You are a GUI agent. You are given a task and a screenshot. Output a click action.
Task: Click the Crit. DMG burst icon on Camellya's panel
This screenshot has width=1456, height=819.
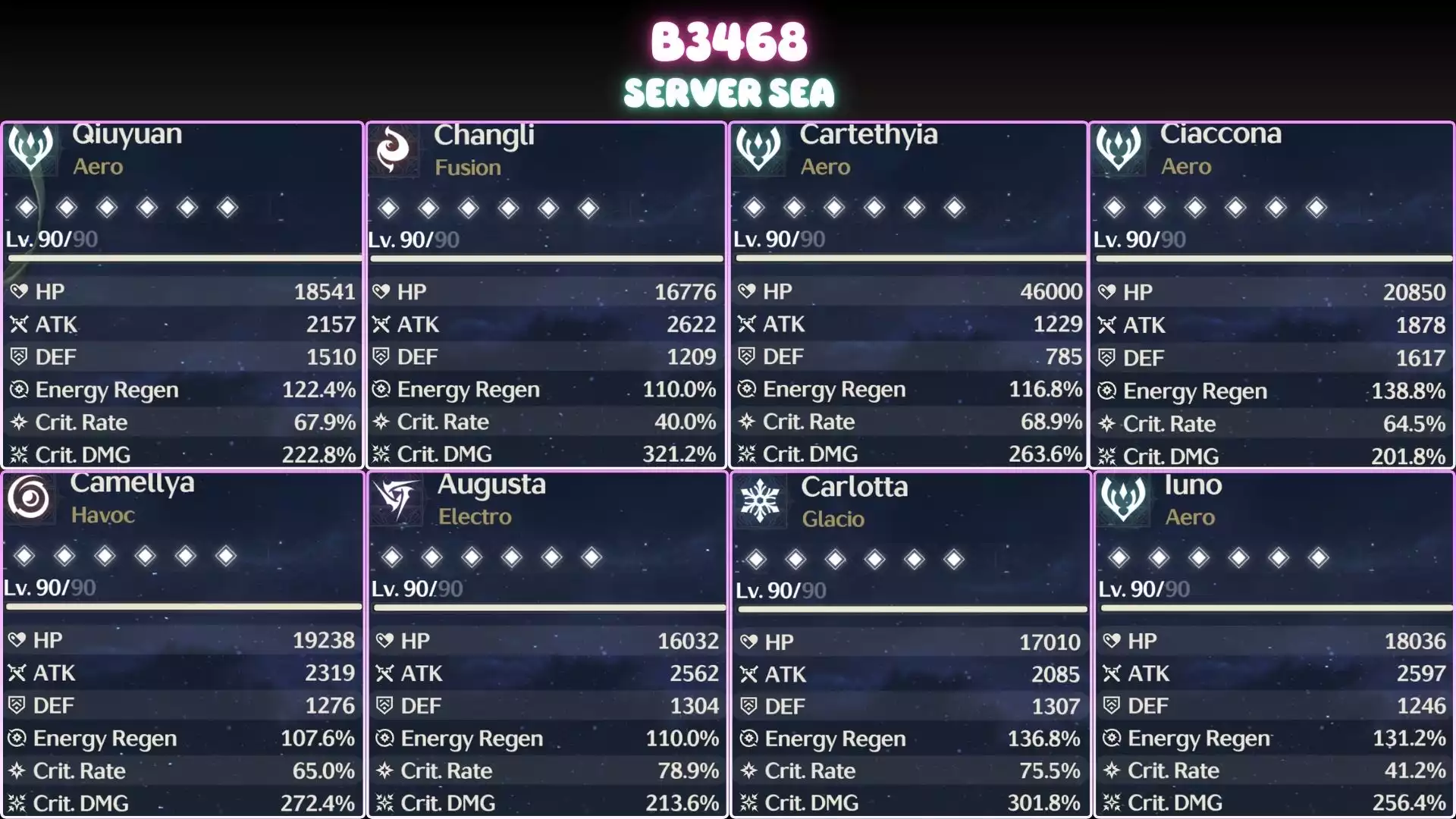coord(18,803)
